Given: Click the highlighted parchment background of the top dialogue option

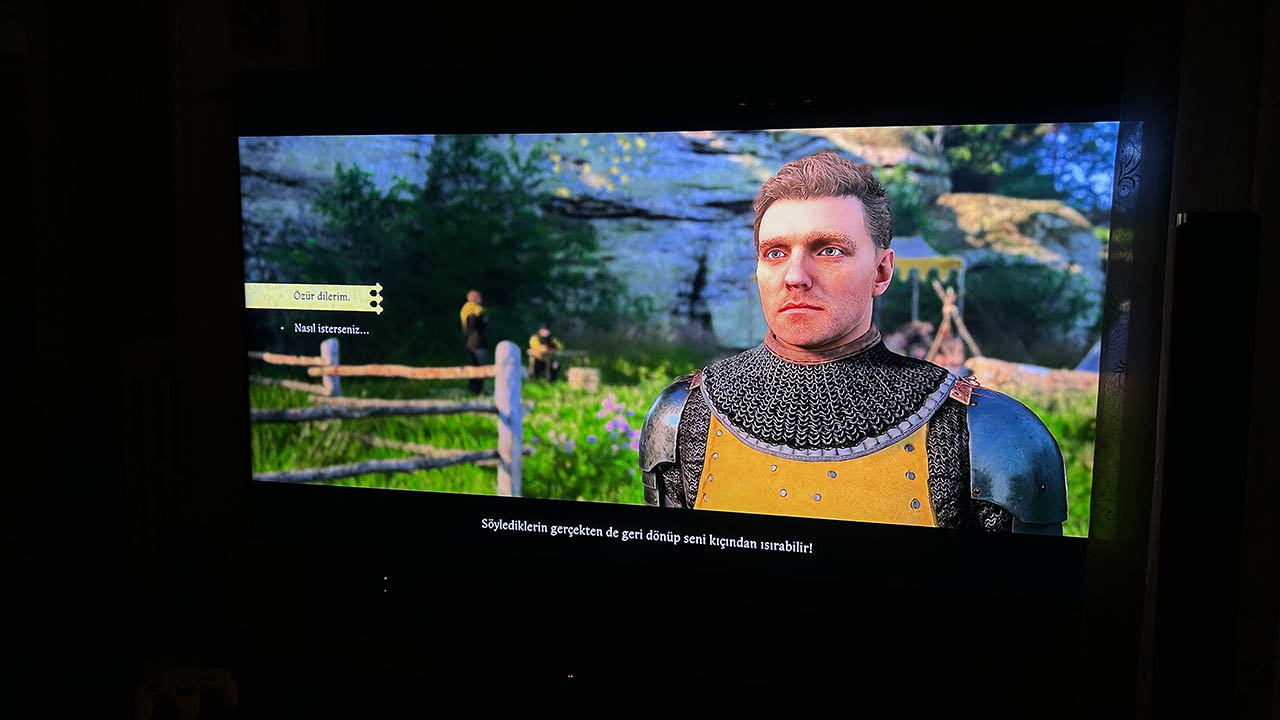Looking at the screenshot, I should 300,296.
